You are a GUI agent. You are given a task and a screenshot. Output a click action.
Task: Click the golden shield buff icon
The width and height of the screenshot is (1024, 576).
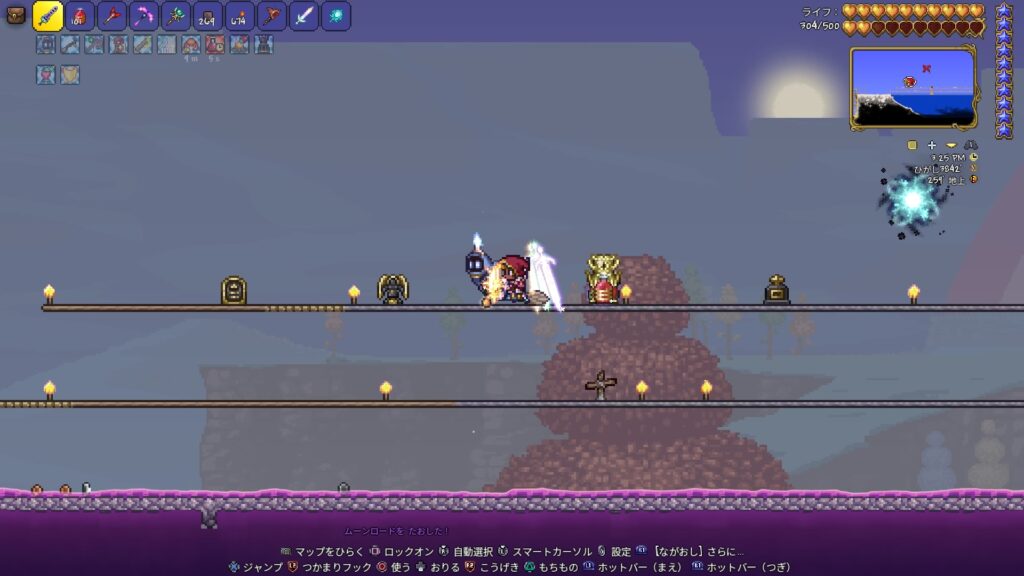[x=69, y=75]
